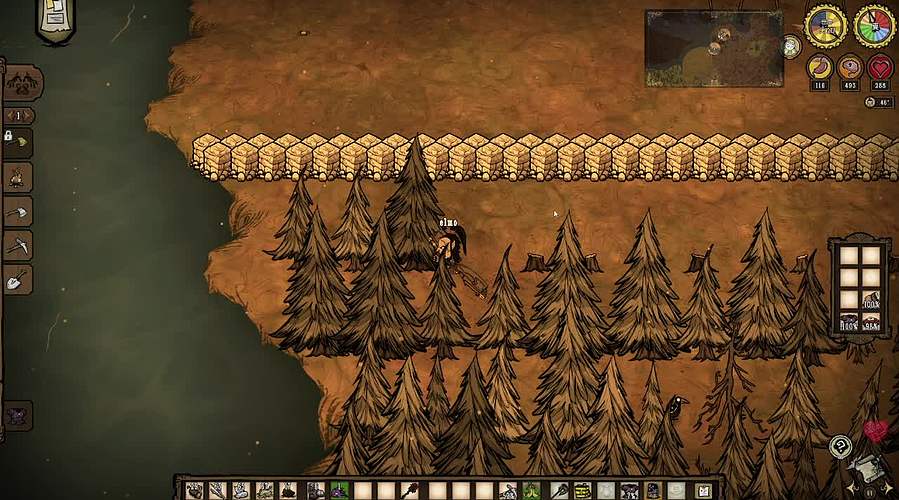Select the first inventory bar item

[193, 490]
